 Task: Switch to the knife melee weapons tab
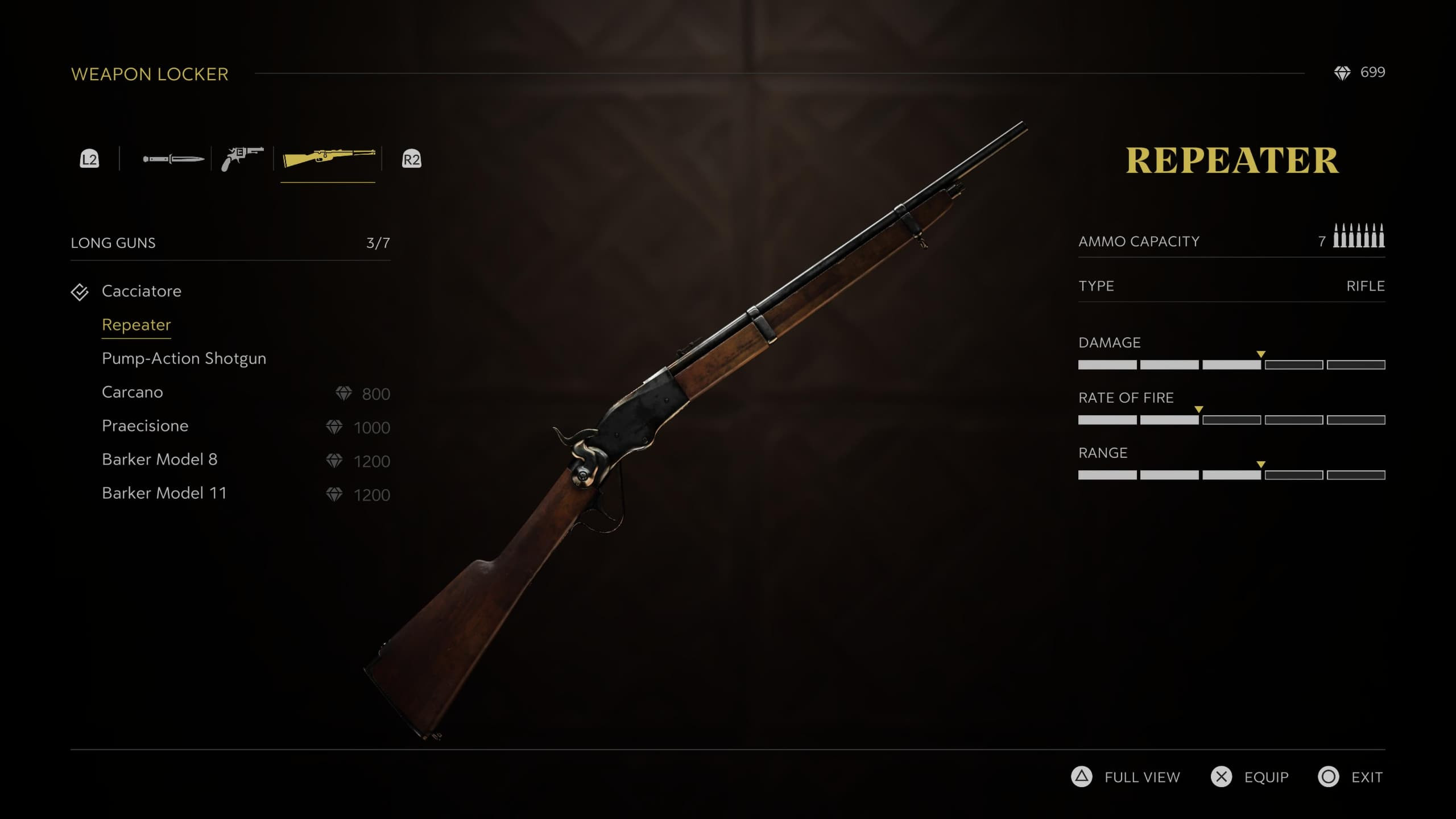coord(173,159)
